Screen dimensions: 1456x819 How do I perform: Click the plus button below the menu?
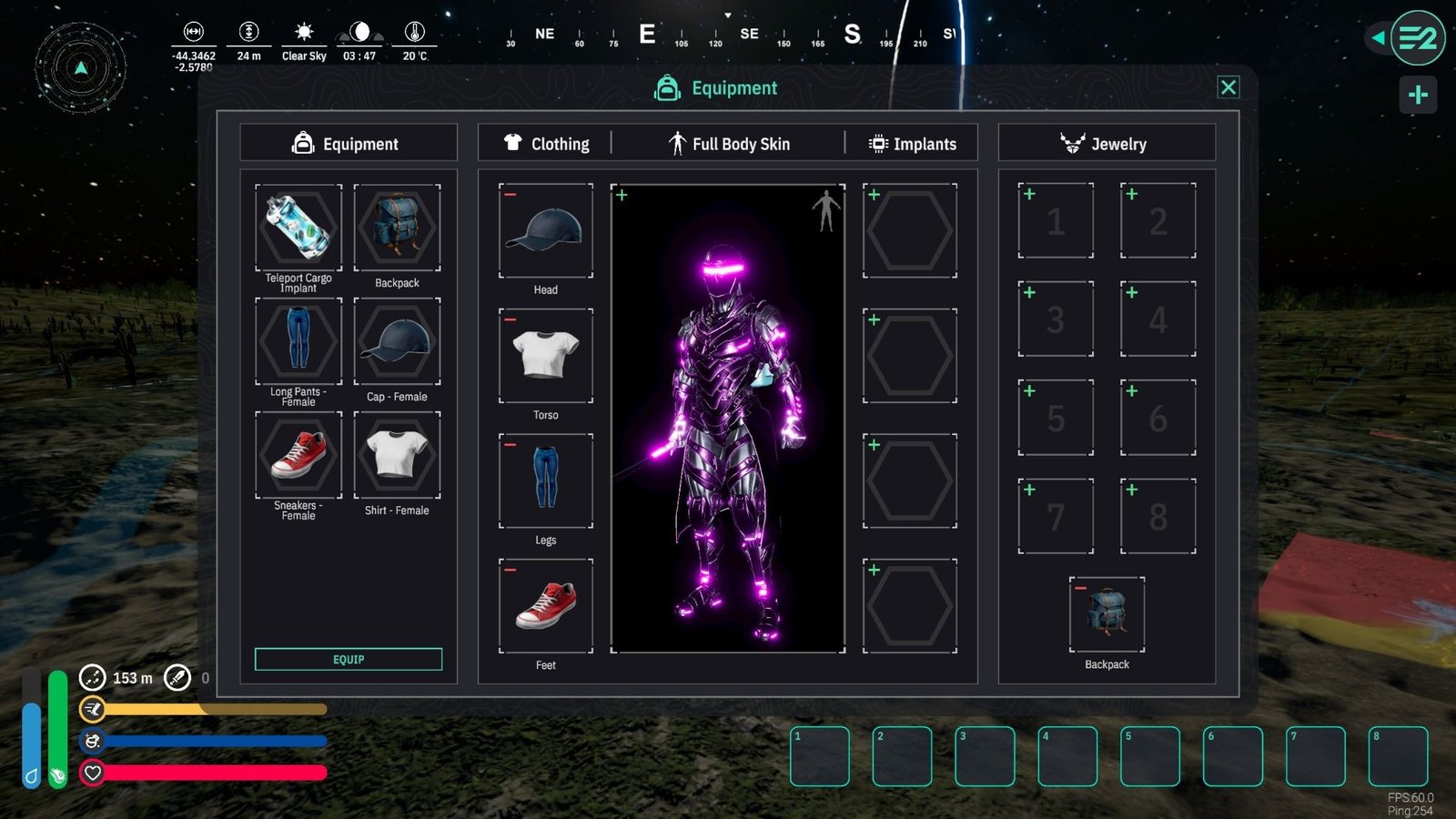(x=1418, y=95)
